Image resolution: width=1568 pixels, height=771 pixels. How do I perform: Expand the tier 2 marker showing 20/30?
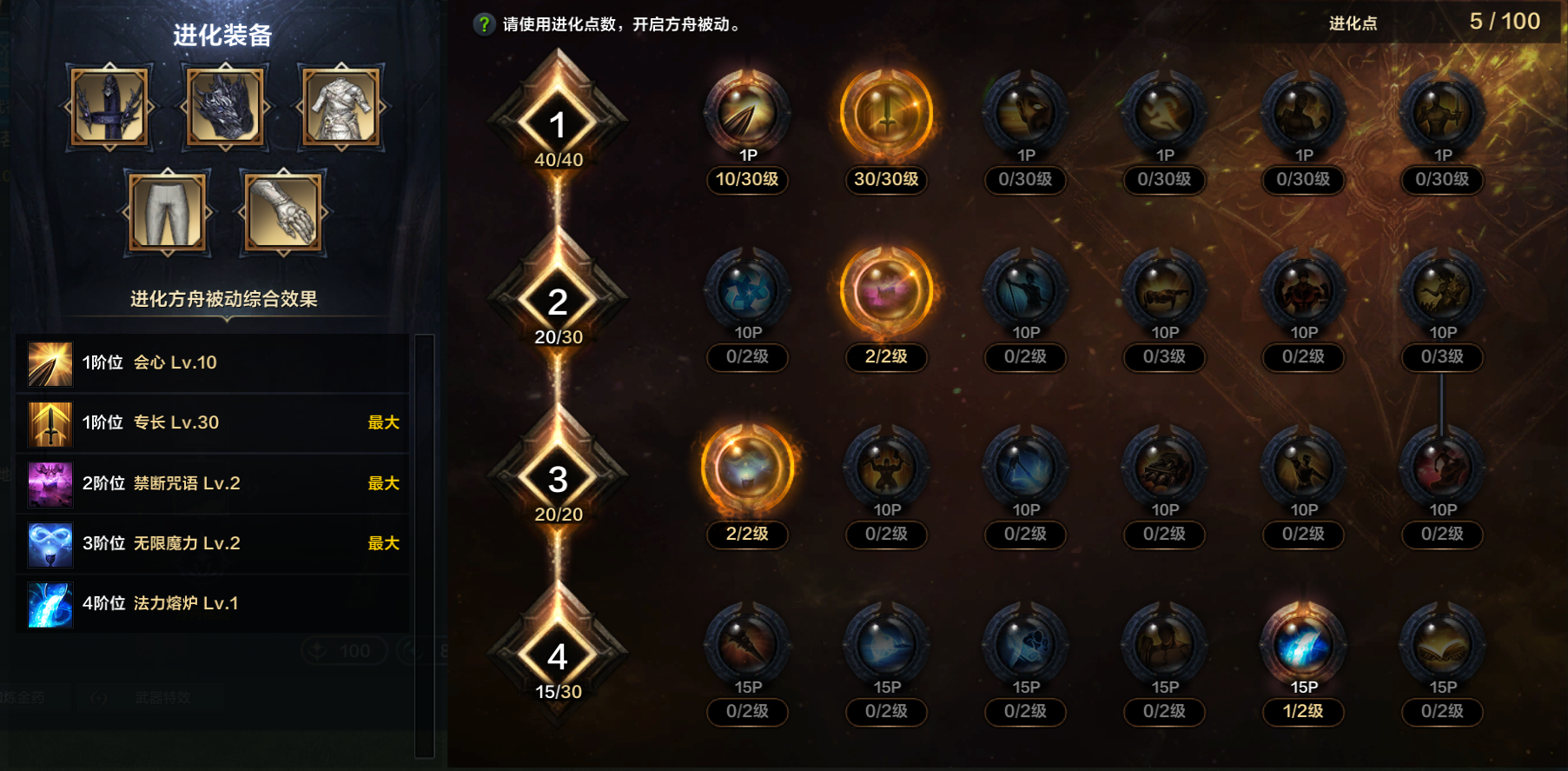tap(559, 302)
